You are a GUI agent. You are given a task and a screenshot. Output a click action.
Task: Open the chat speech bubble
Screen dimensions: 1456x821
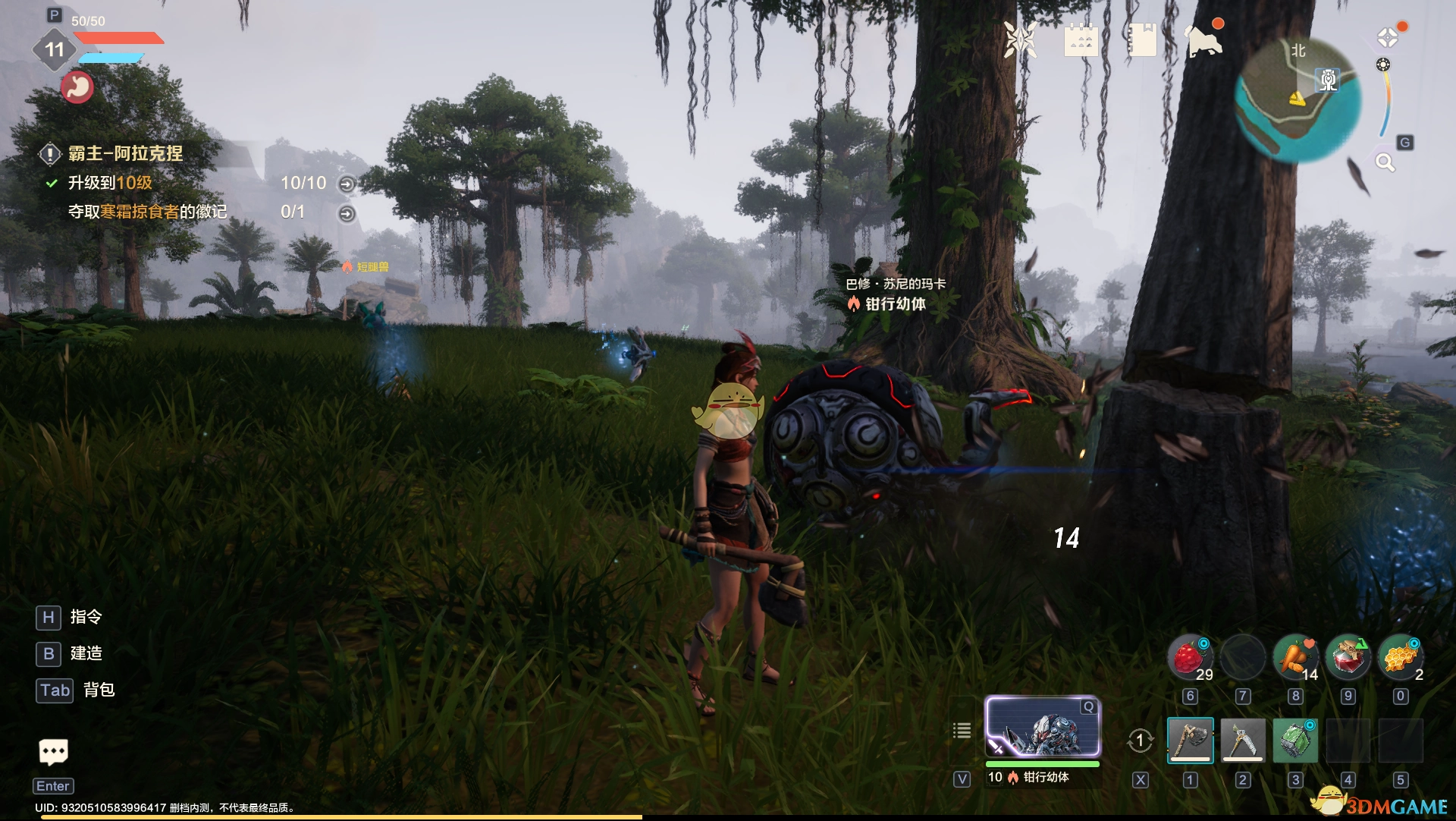(x=53, y=752)
